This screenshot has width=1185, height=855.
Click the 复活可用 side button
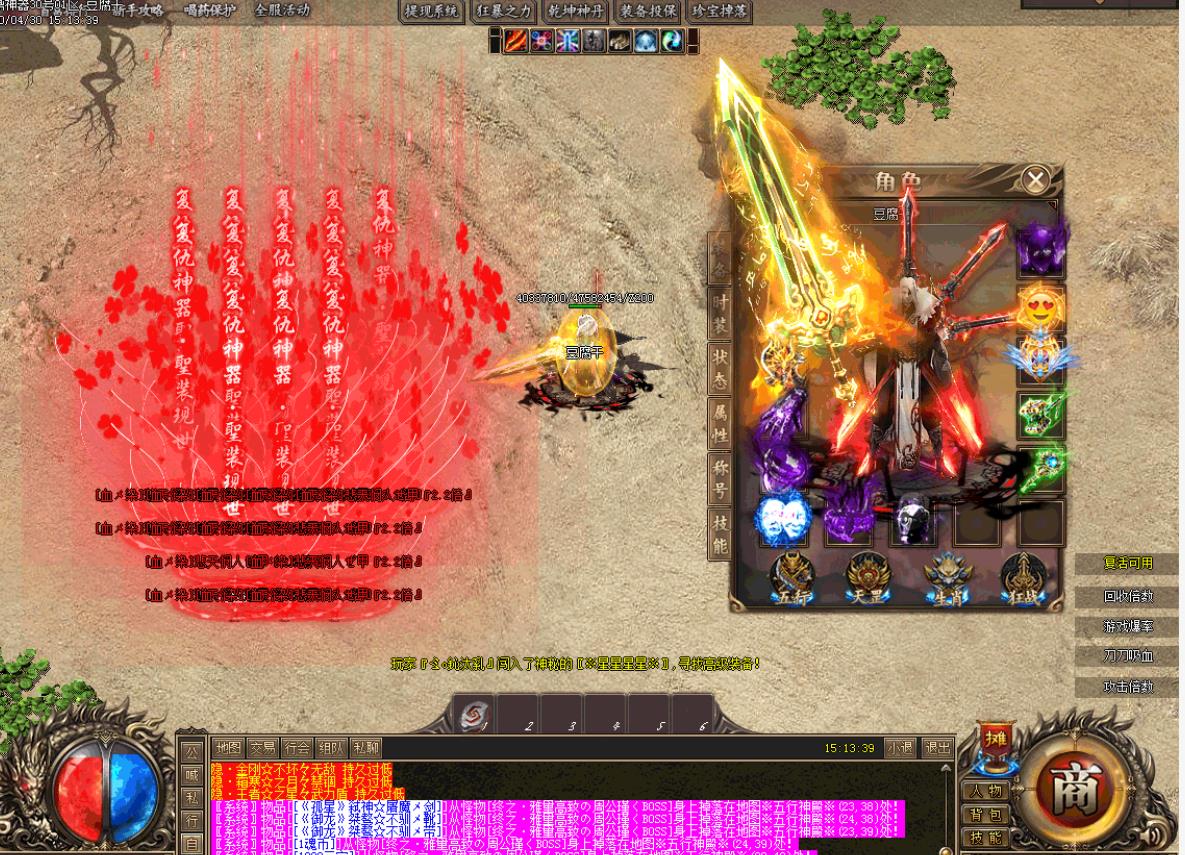point(1128,563)
